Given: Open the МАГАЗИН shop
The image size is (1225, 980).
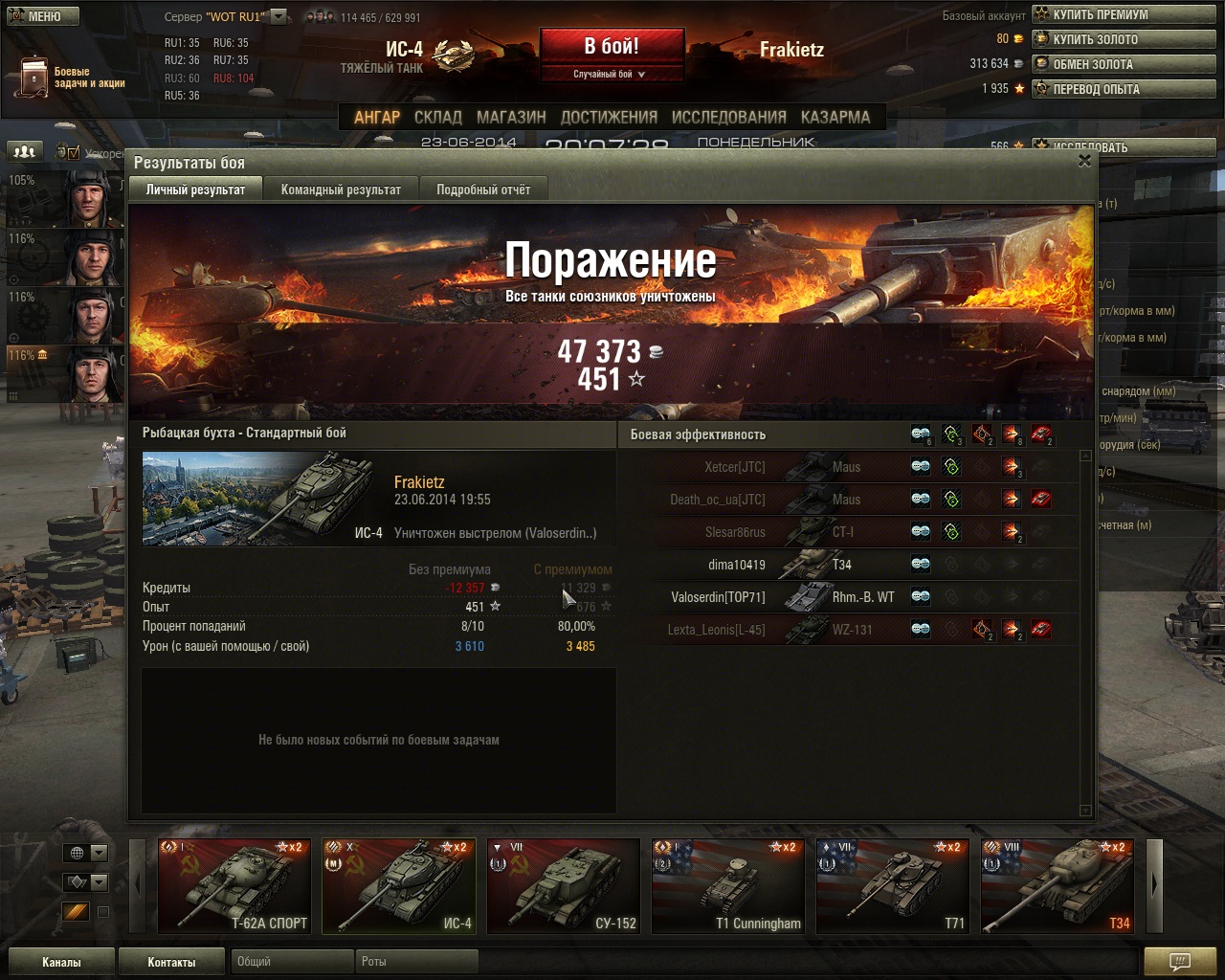Looking at the screenshot, I should pos(511,117).
